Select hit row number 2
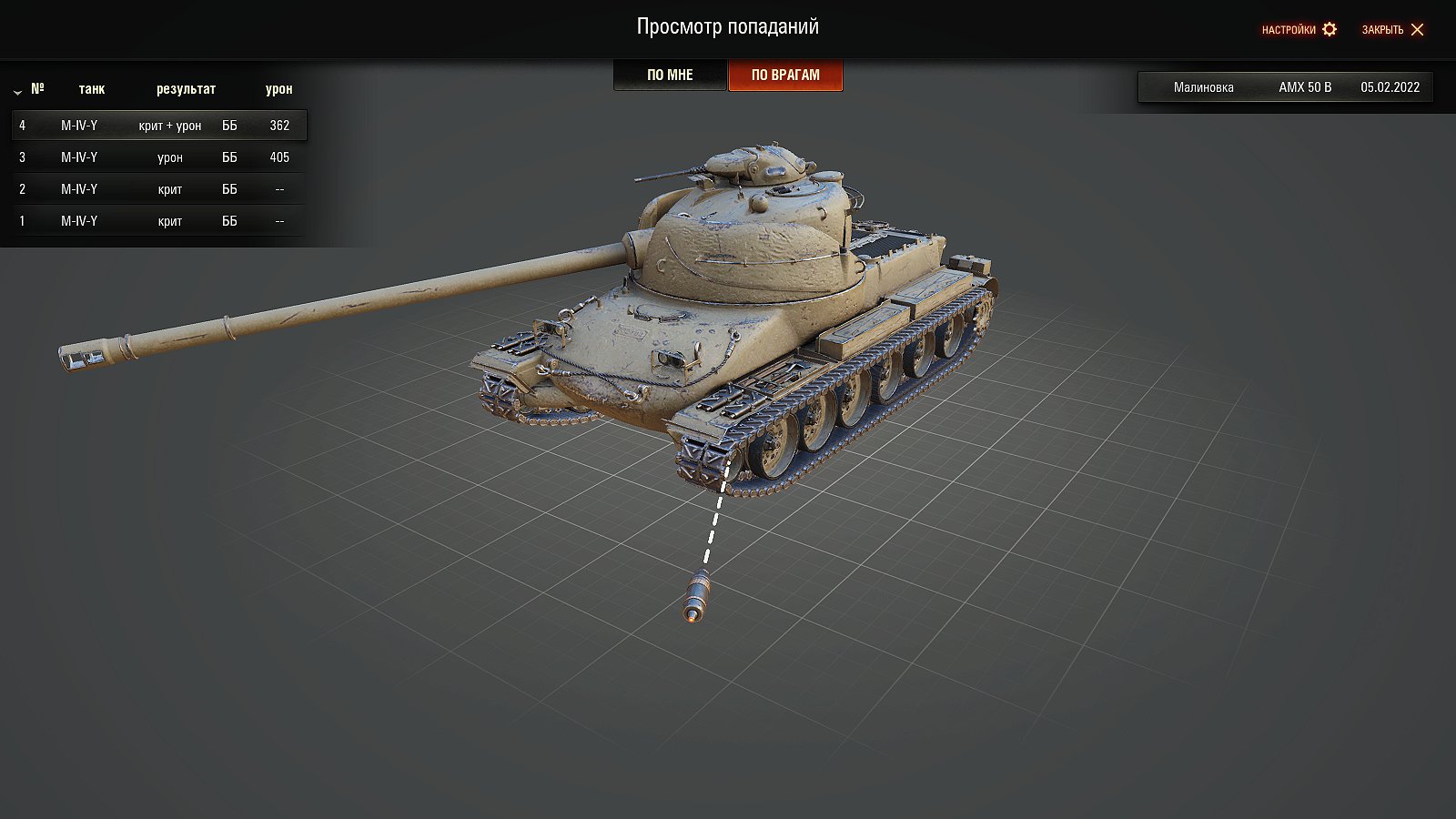 pyautogui.click(x=159, y=189)
